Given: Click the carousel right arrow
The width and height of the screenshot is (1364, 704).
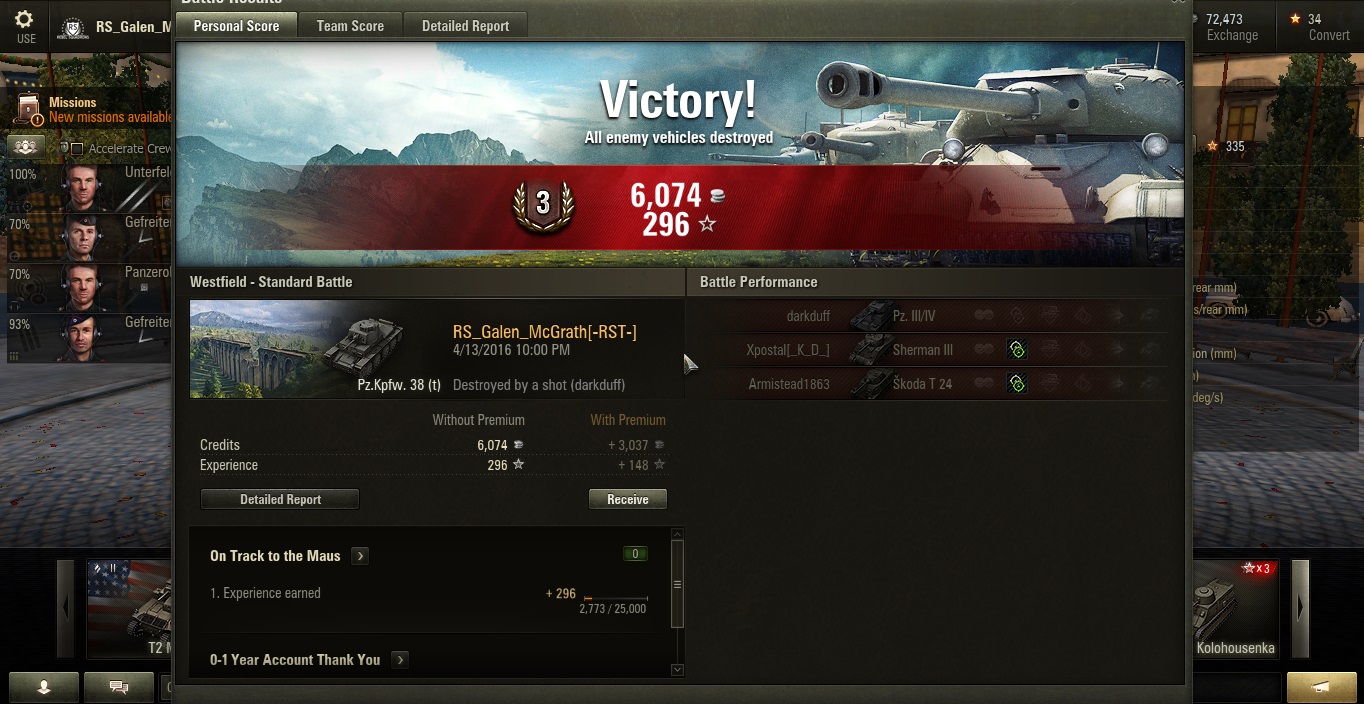Looking at the screenshot, I should [1300, 608].
